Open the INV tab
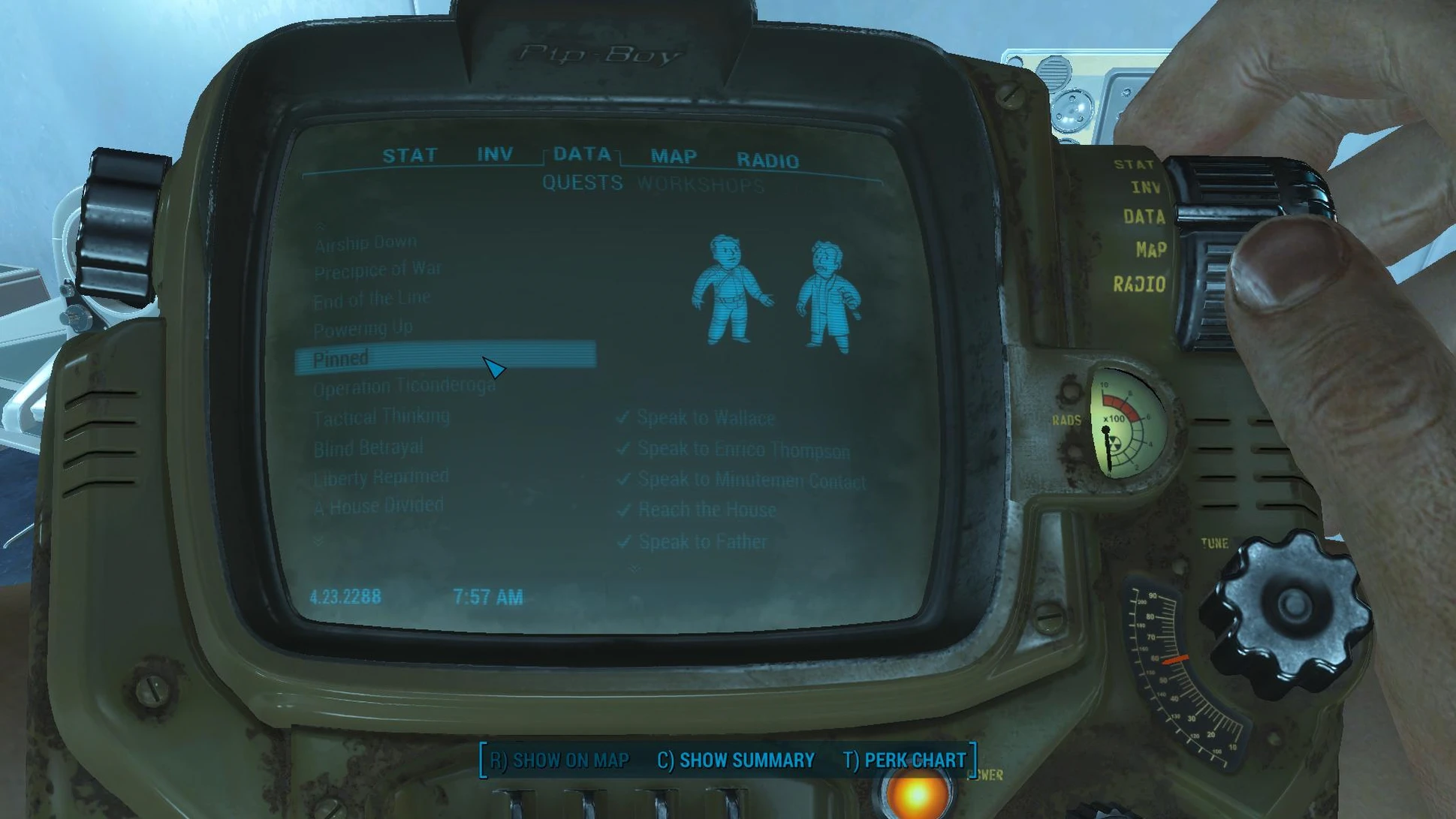The image size is (1456, 819). click(495, 154)
